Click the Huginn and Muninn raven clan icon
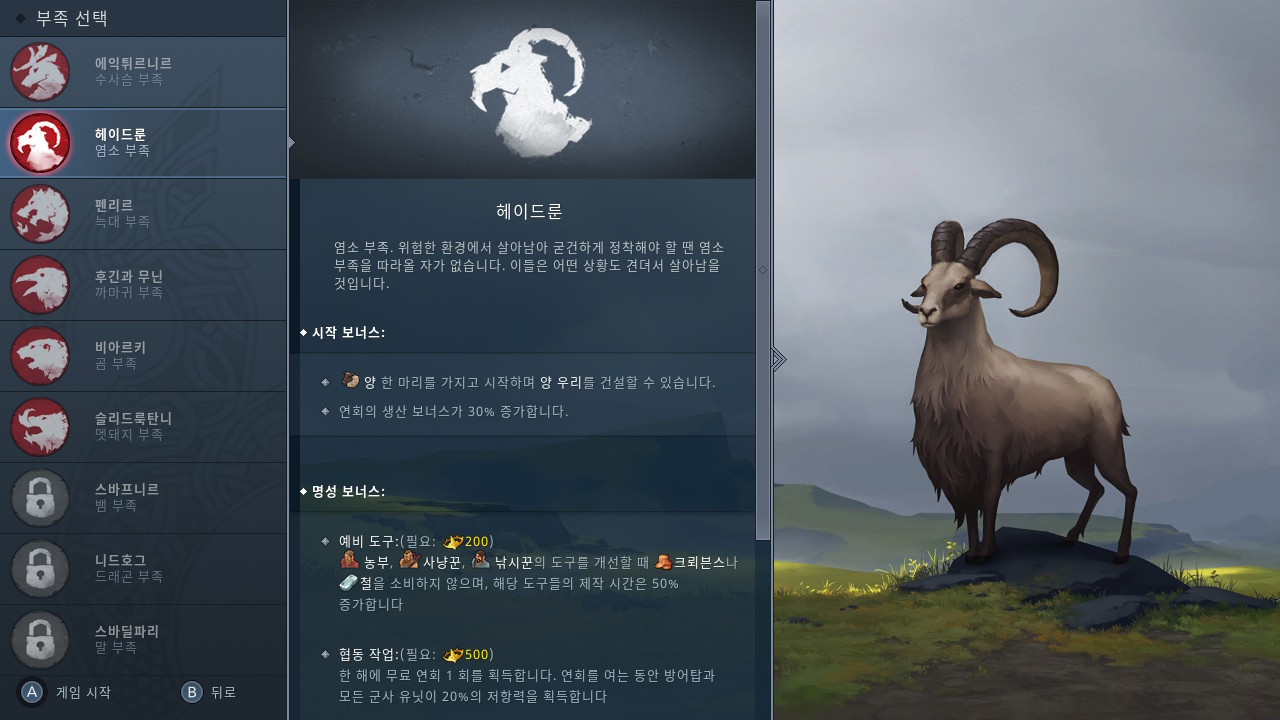 pyautogui.click(x=40, y=285)
